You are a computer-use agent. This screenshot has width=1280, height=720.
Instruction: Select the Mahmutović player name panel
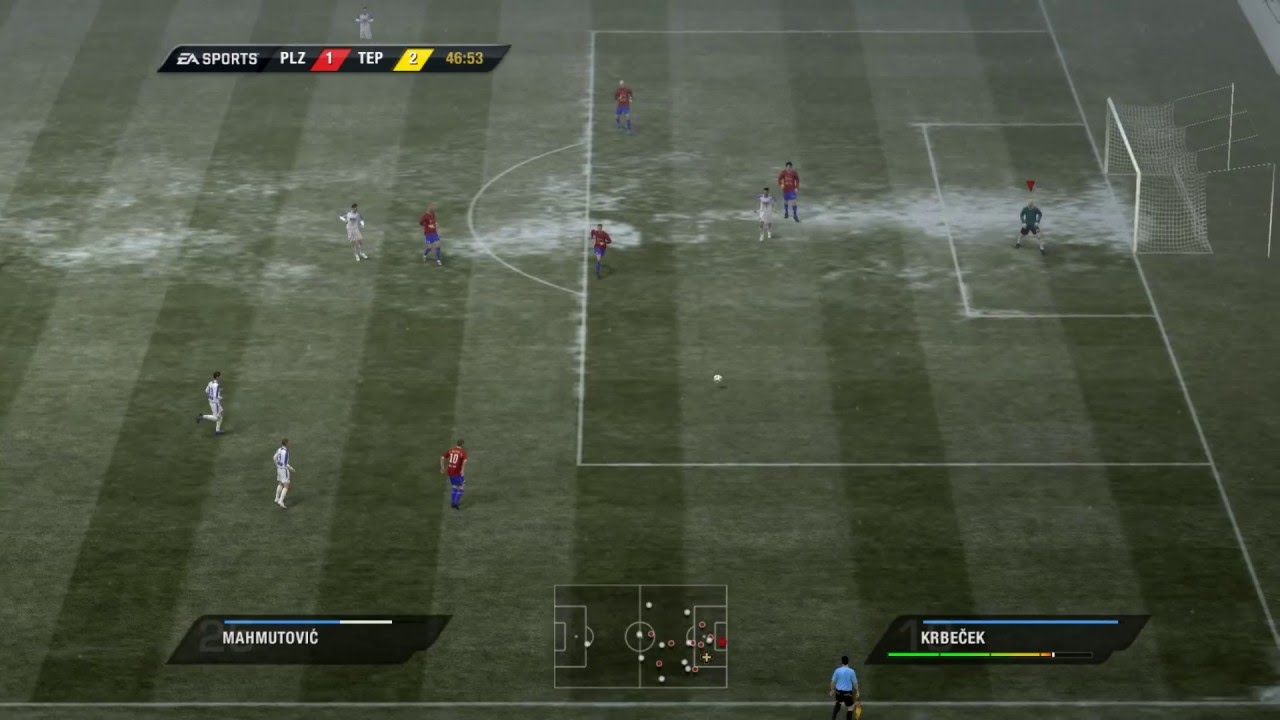308,638
